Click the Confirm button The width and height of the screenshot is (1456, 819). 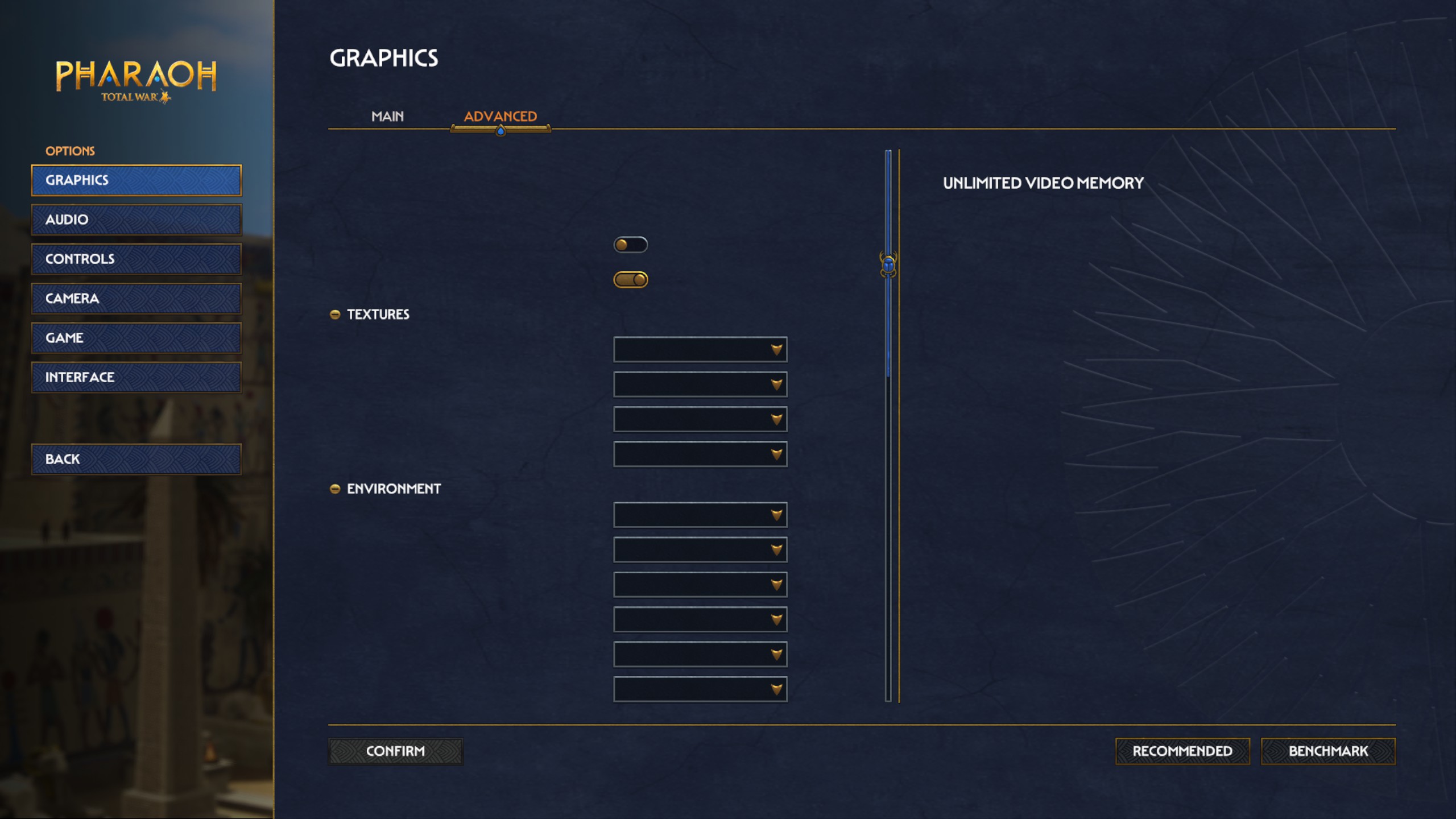pos(395,751)
